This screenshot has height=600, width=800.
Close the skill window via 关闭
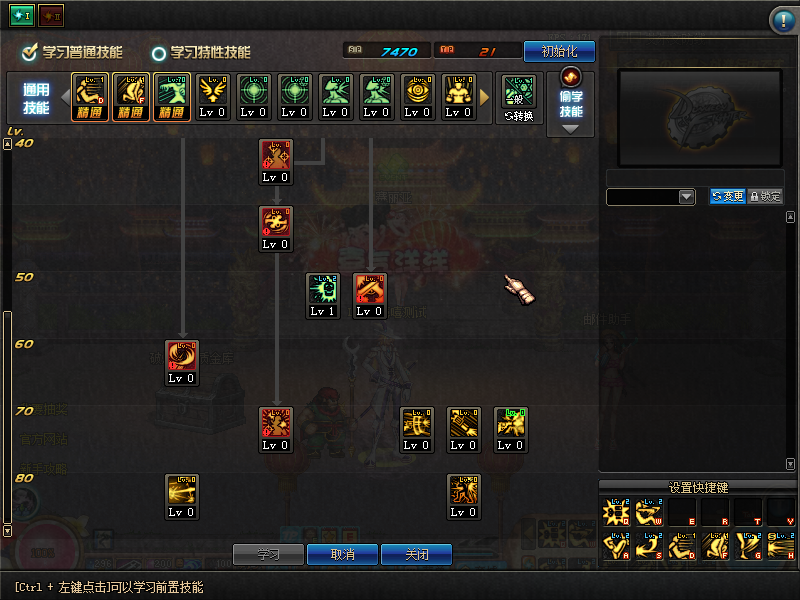point(417,554)
